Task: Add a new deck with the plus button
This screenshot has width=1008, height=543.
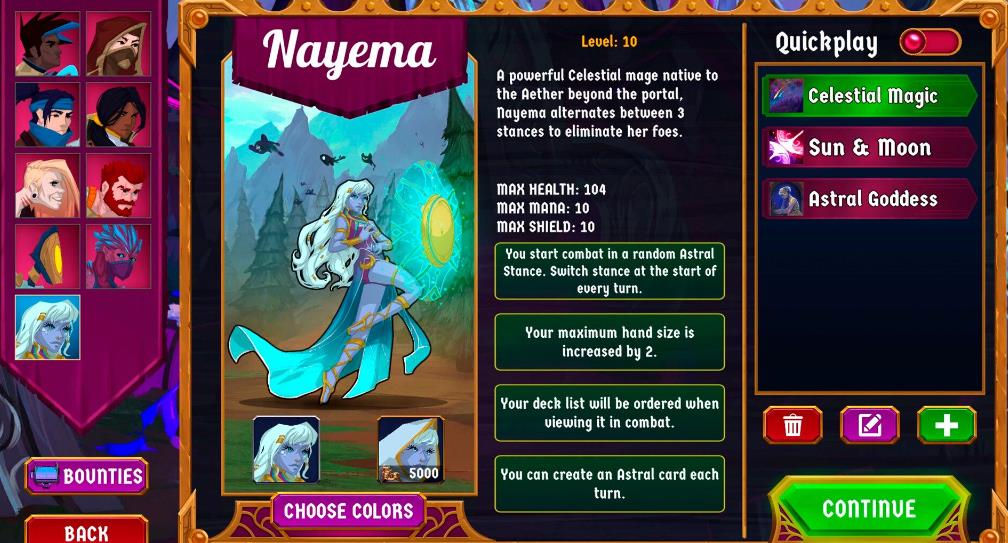Action: pyautogui.click(x=946, y=425)
